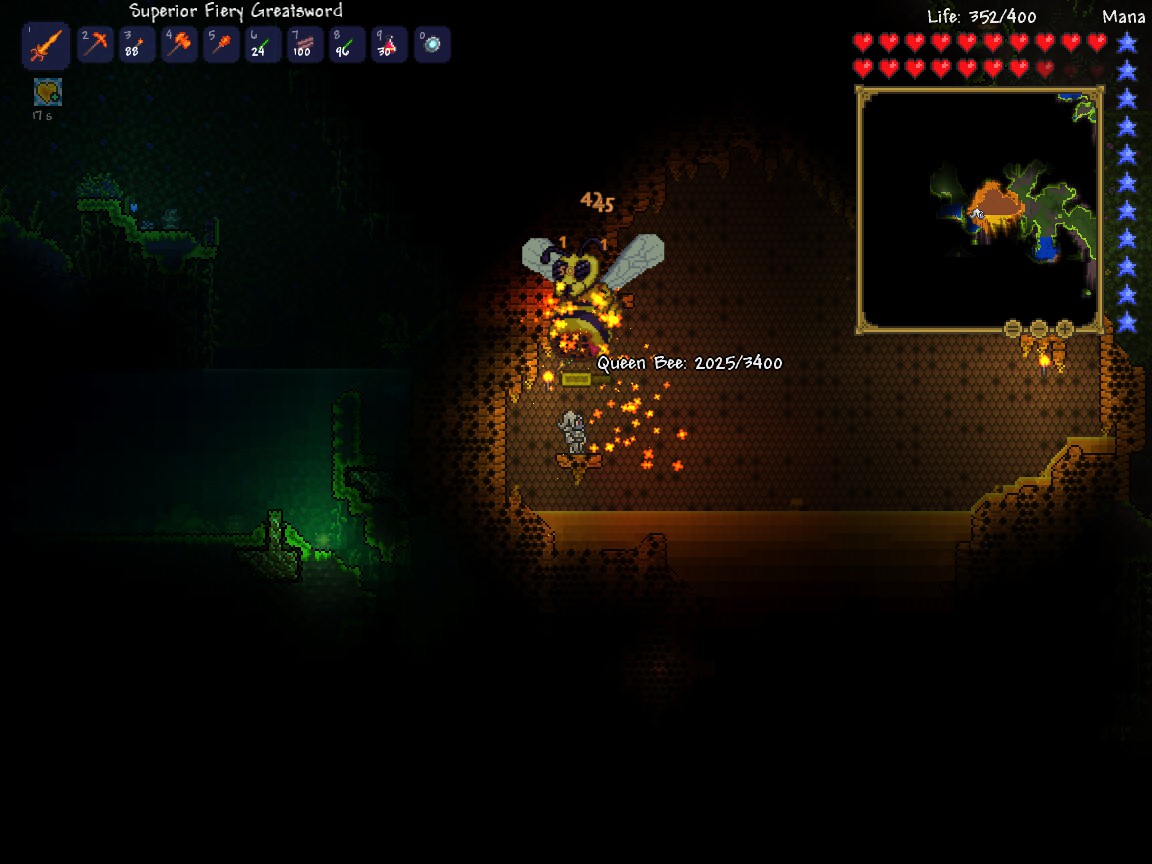Select the Fiery Greatsword in hotbar slot 1
Image resolution: width=1152 pixels, height=864 pixels.
coord(46,46)
